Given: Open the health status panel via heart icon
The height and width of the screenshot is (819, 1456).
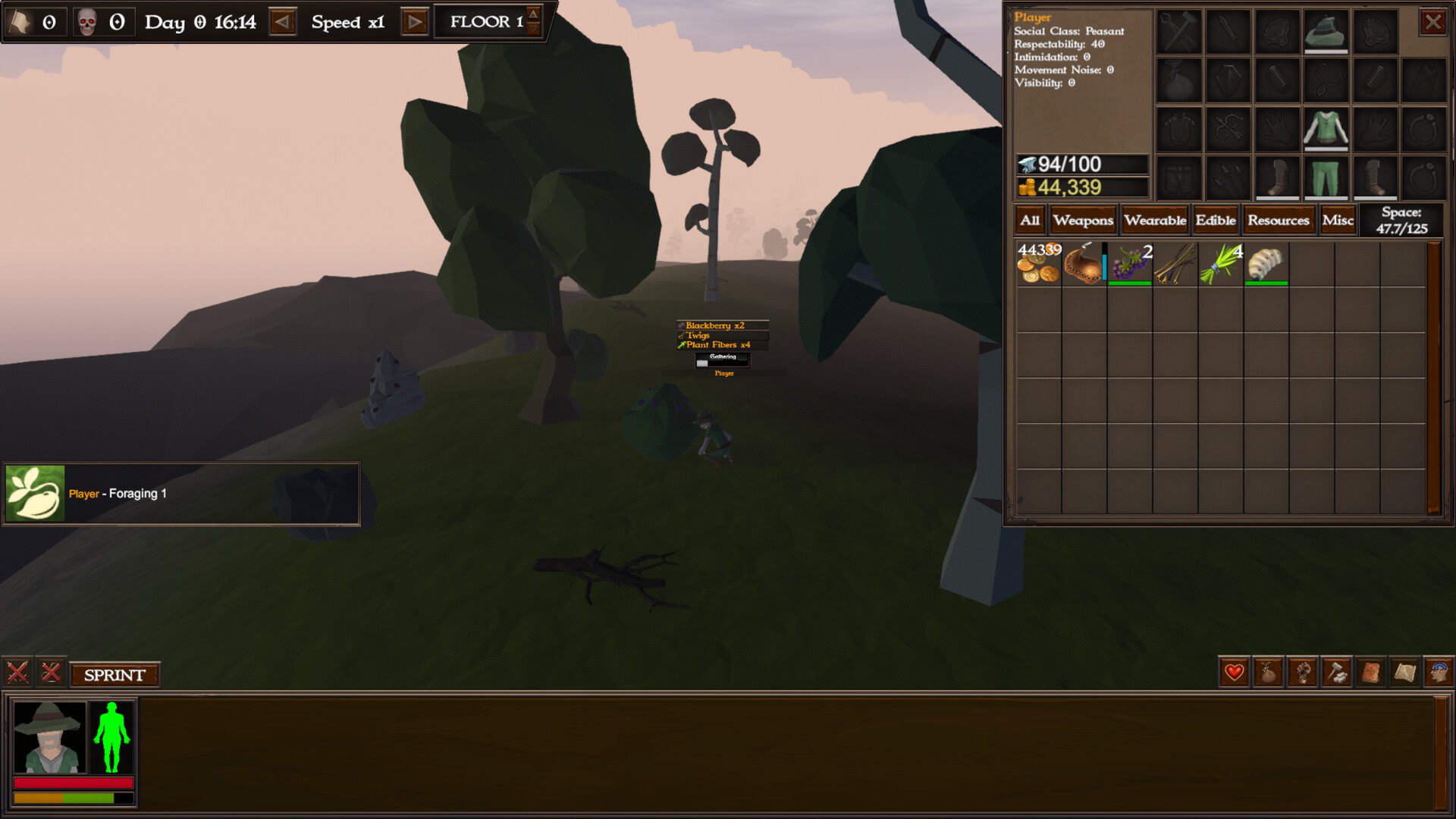Looking at the screenshot, I should pos(1234,673).
